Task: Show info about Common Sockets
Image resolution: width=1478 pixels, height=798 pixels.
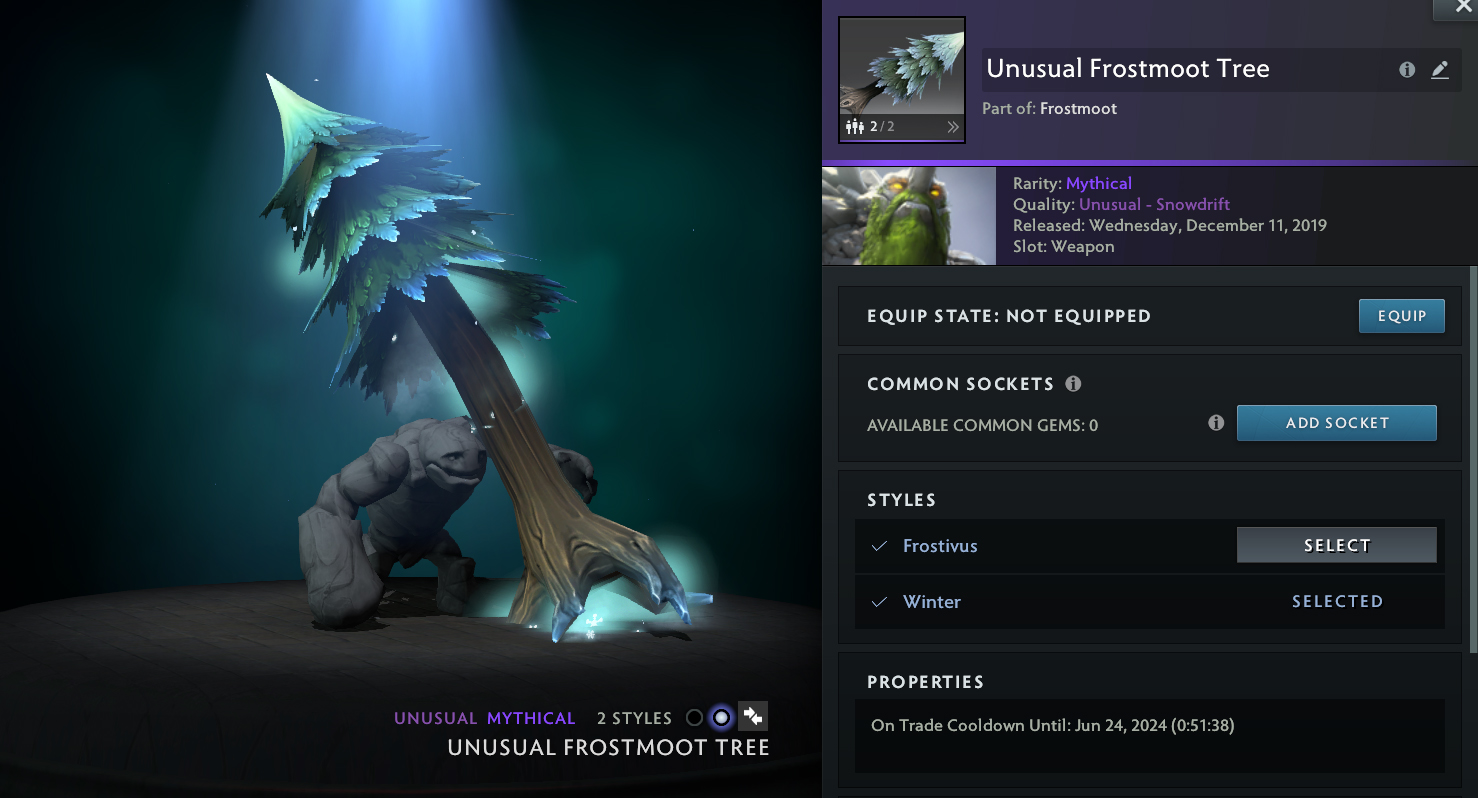Action: pyautogui.click(x=1073, y=384)
